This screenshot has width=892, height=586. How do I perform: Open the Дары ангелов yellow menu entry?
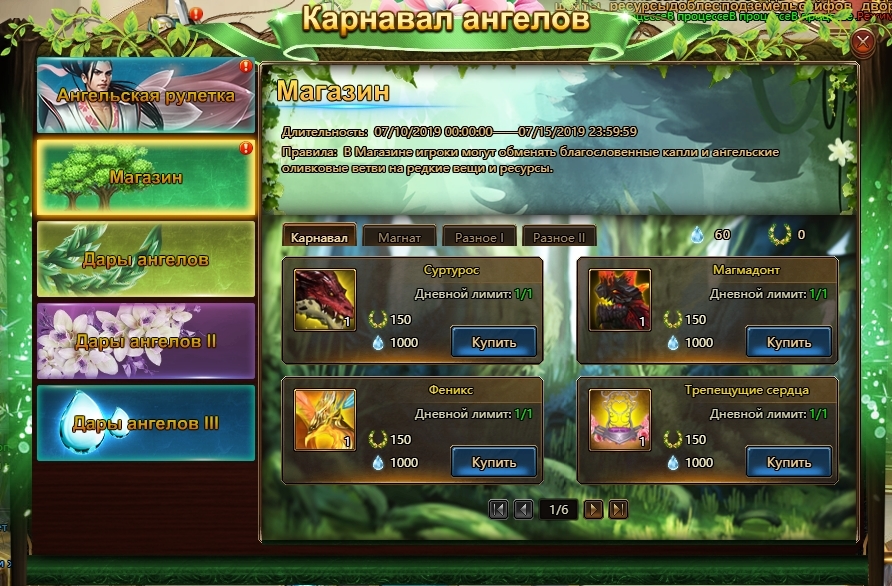pos(146,259)
